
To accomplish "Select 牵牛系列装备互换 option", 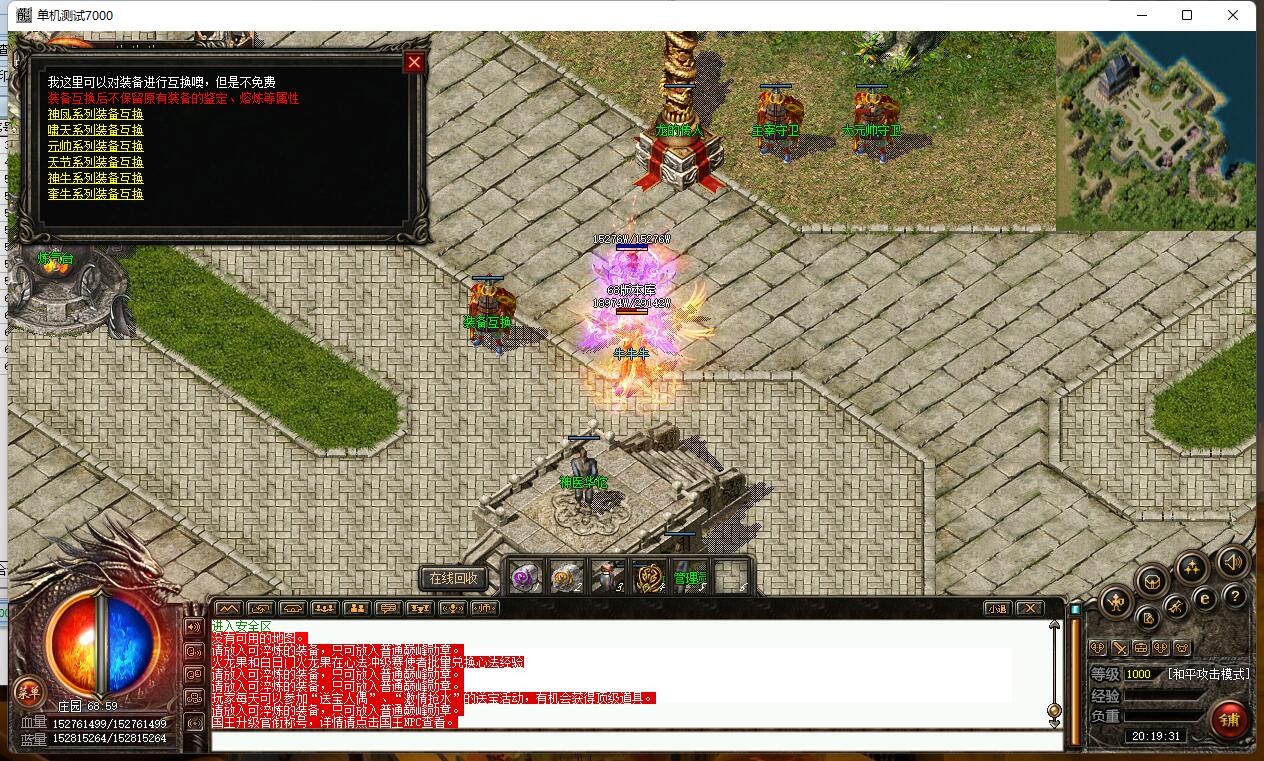I will [96, 194].
